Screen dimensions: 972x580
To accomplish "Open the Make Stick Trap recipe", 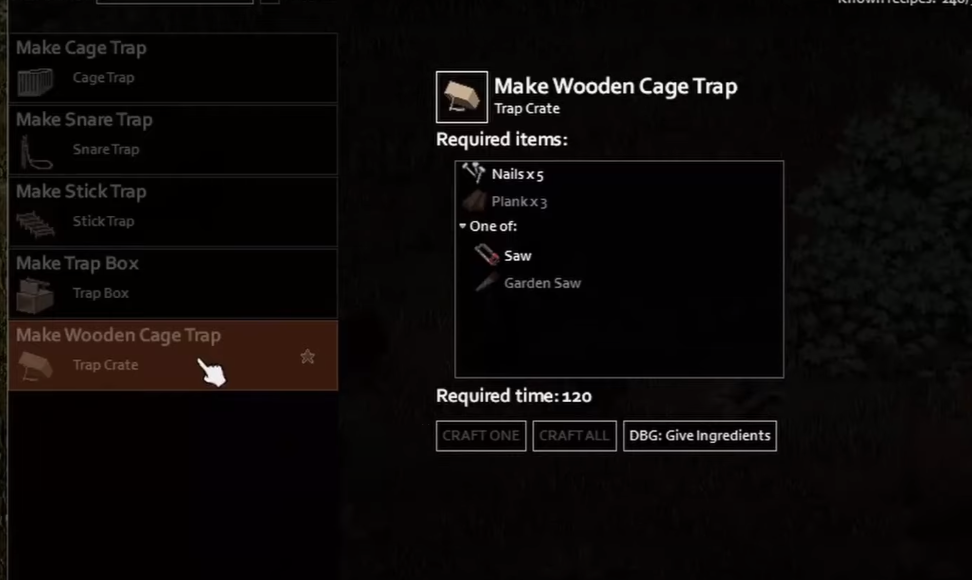I will (x=172, y=210).
